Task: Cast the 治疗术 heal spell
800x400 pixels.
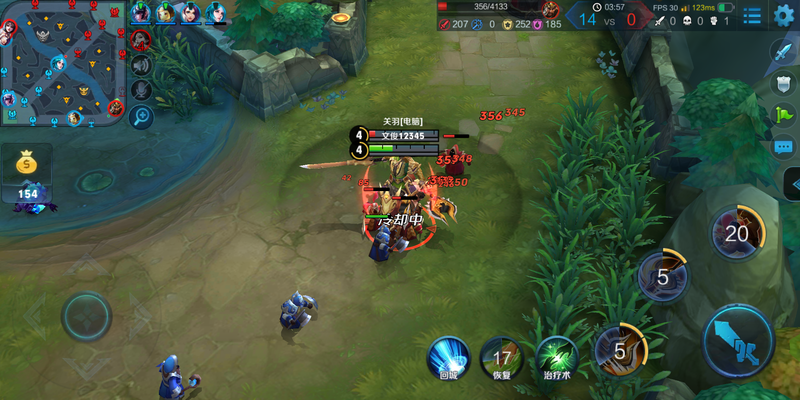Action: pos(556,357)
